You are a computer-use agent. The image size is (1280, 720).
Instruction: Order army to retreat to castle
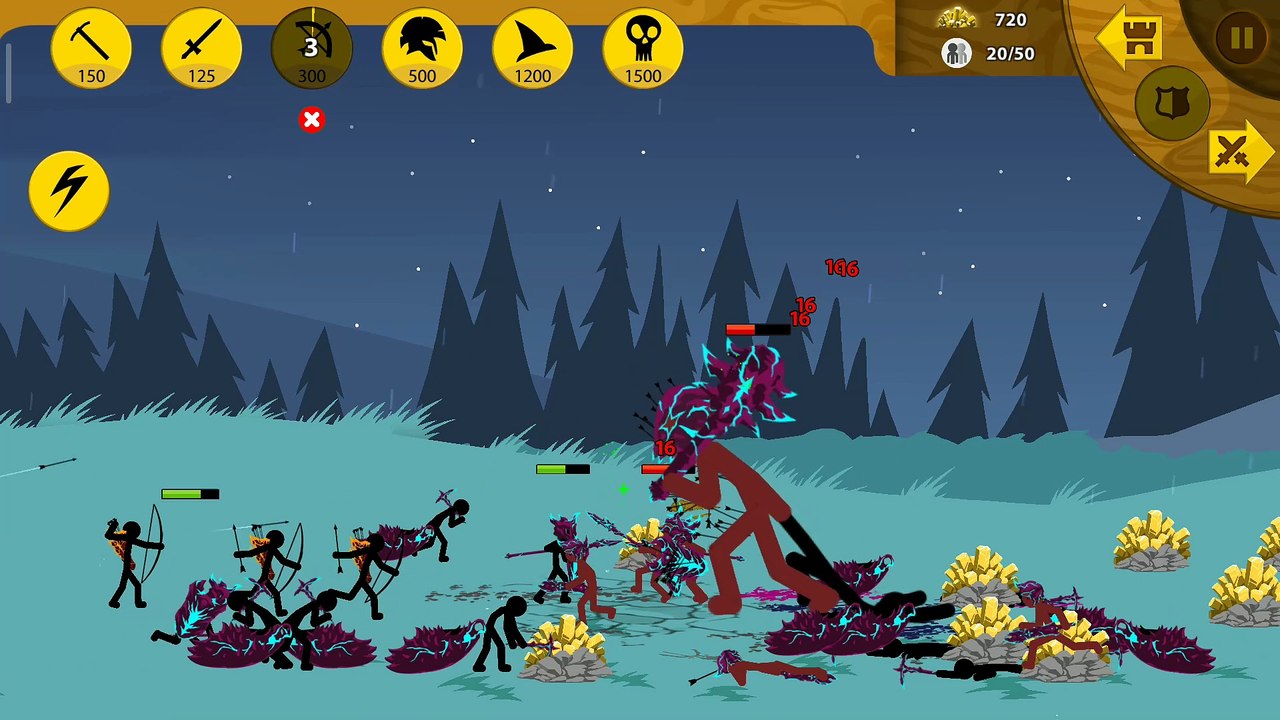click(x=1130, y=38)
